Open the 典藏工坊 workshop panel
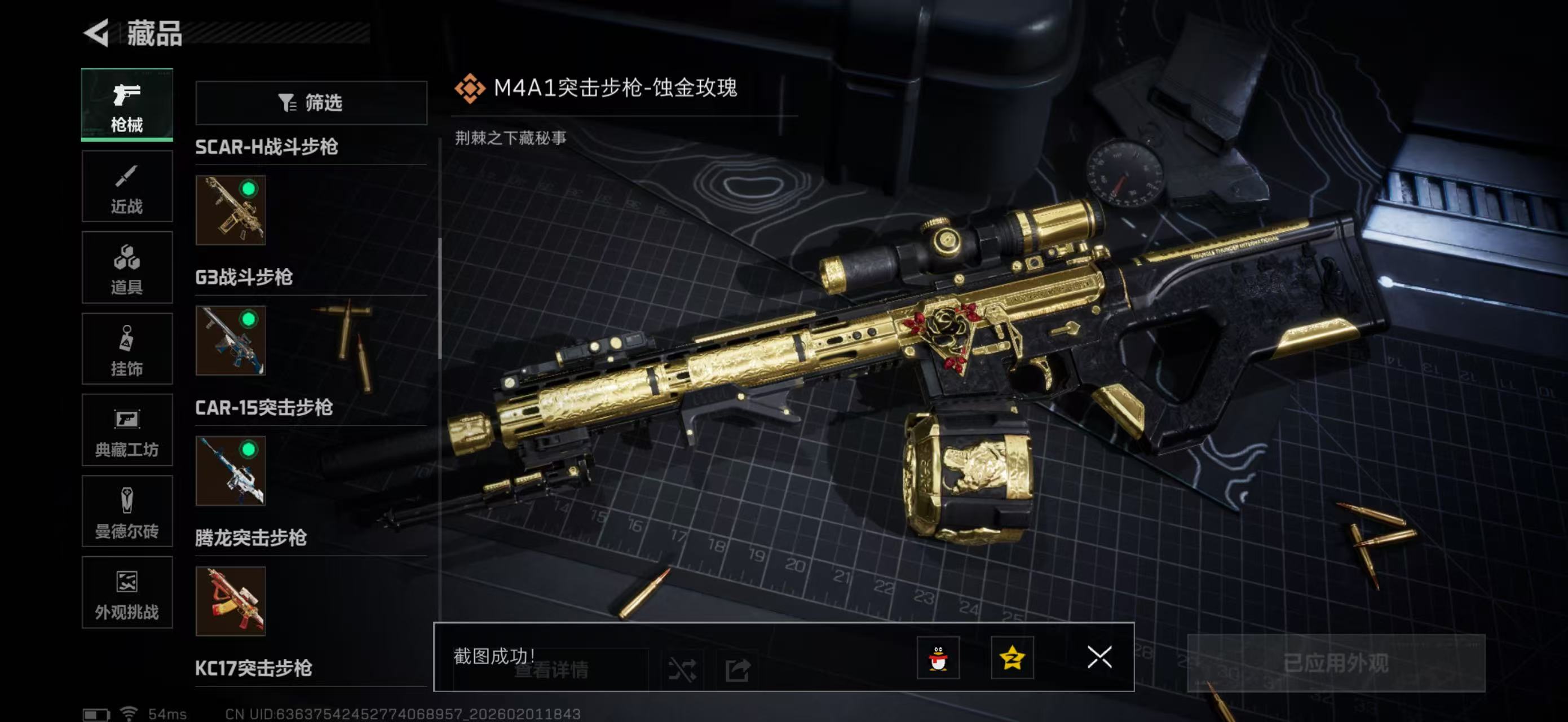 point(127,430)
